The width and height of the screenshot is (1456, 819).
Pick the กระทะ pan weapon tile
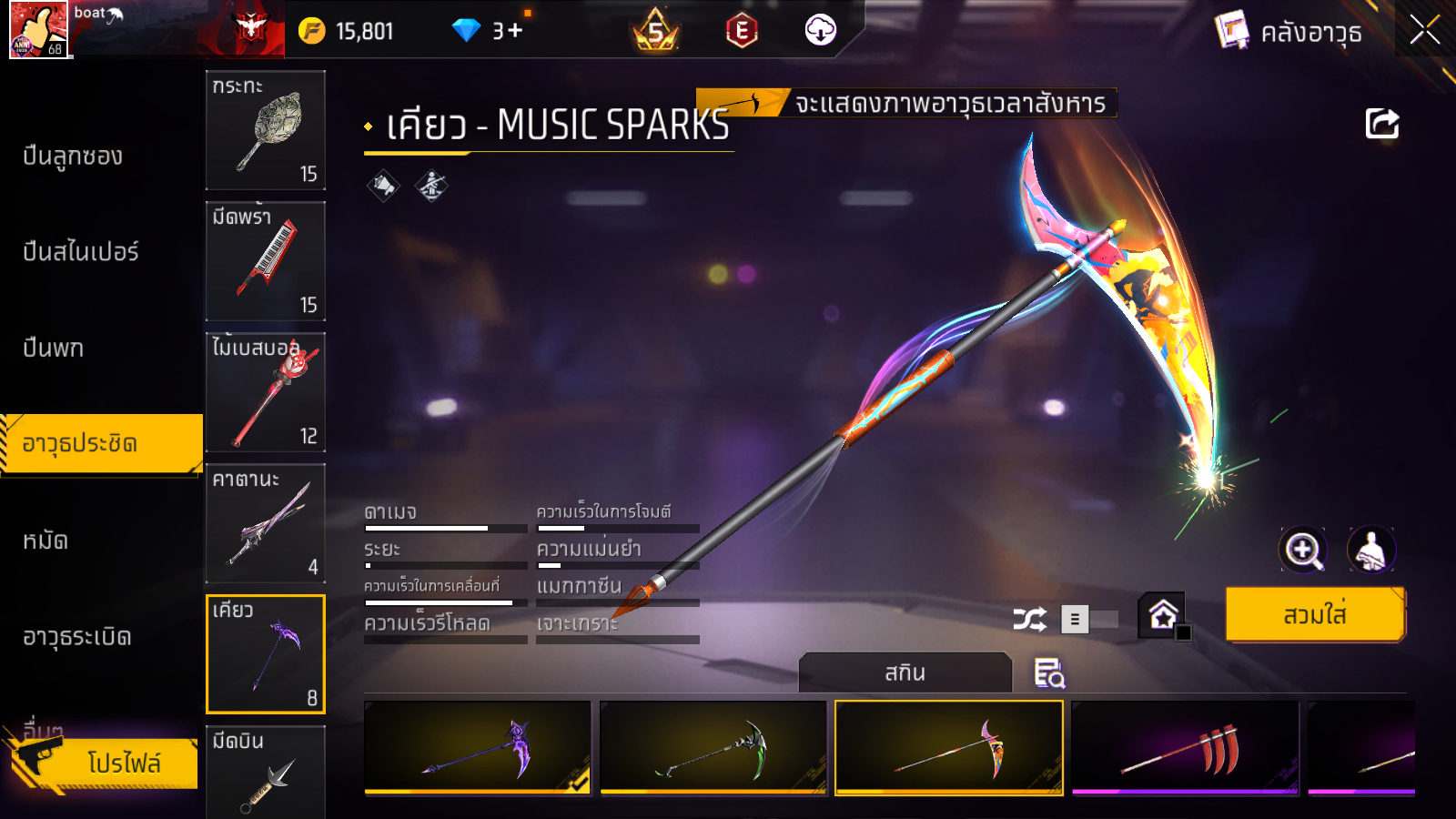click(x=265, y=130)
